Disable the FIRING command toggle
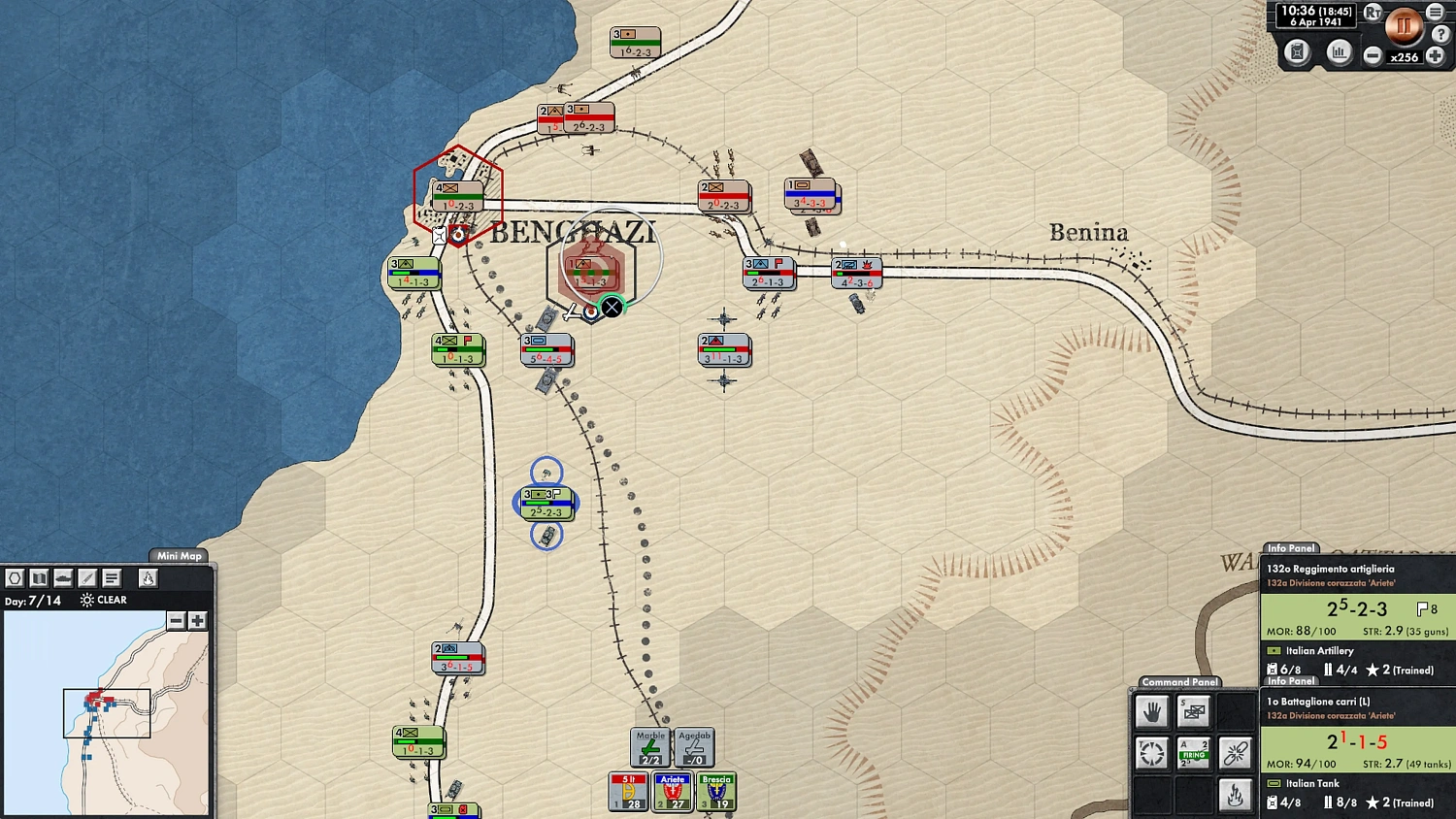1456x819 pixels. coord(1193,752)
